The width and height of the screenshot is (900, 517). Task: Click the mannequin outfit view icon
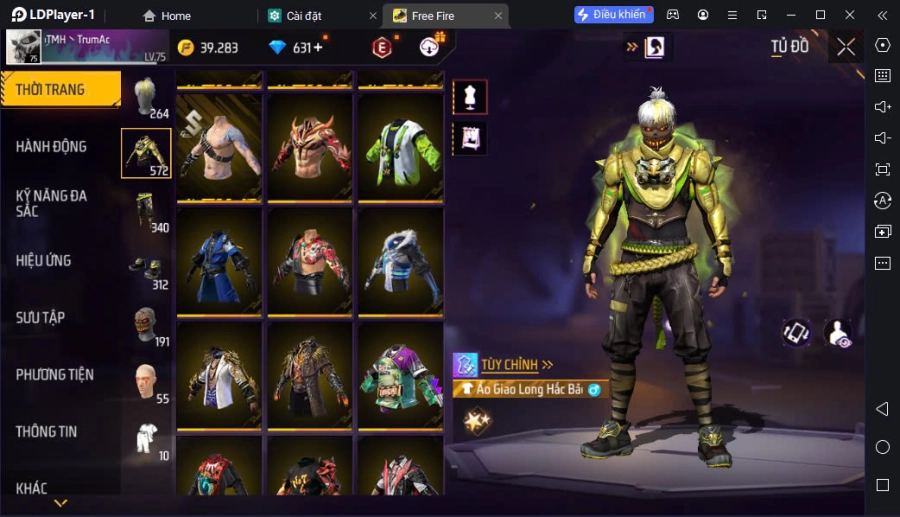coord(470,97)
